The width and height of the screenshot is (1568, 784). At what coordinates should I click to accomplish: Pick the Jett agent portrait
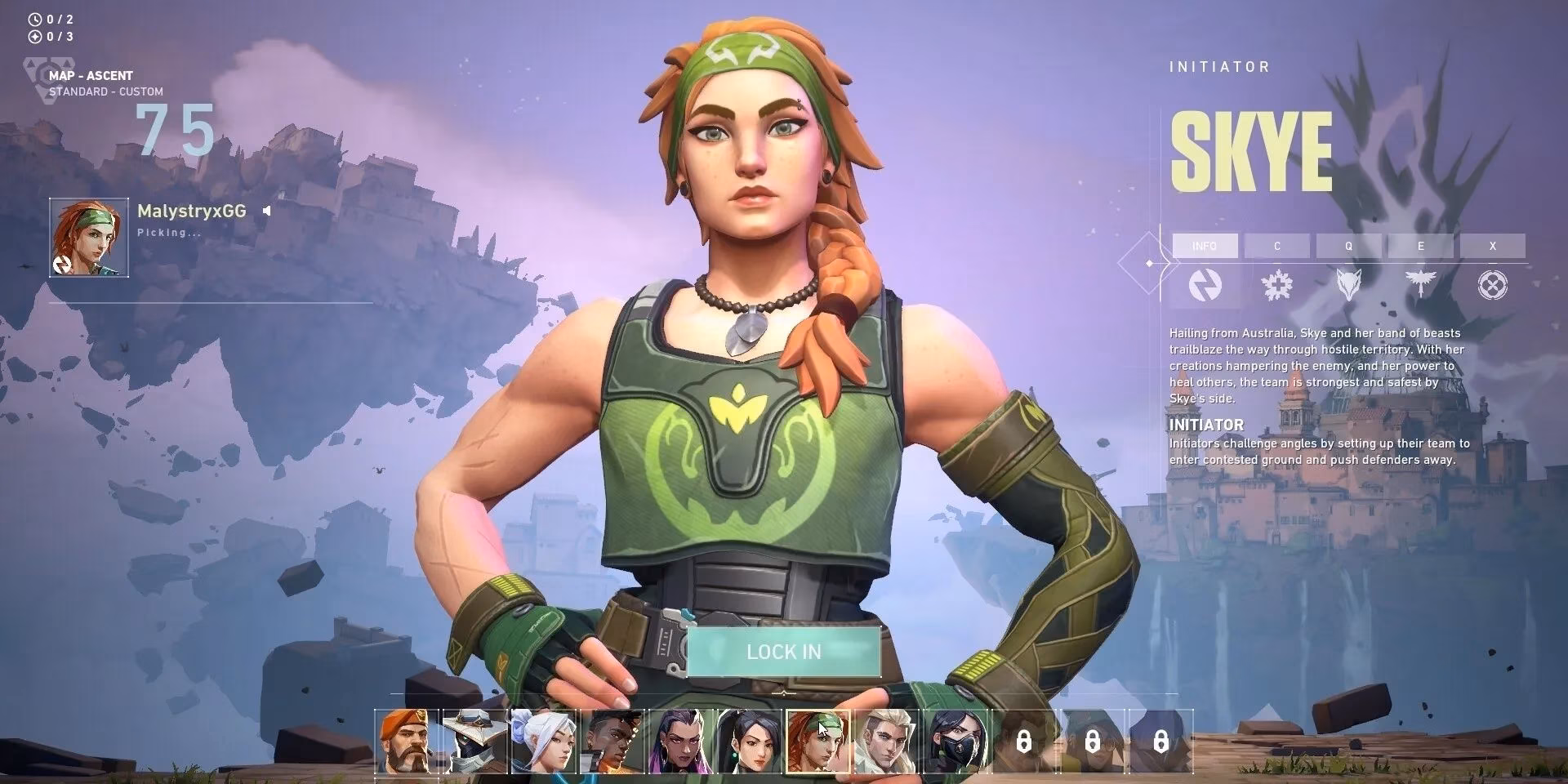point(543,742)
